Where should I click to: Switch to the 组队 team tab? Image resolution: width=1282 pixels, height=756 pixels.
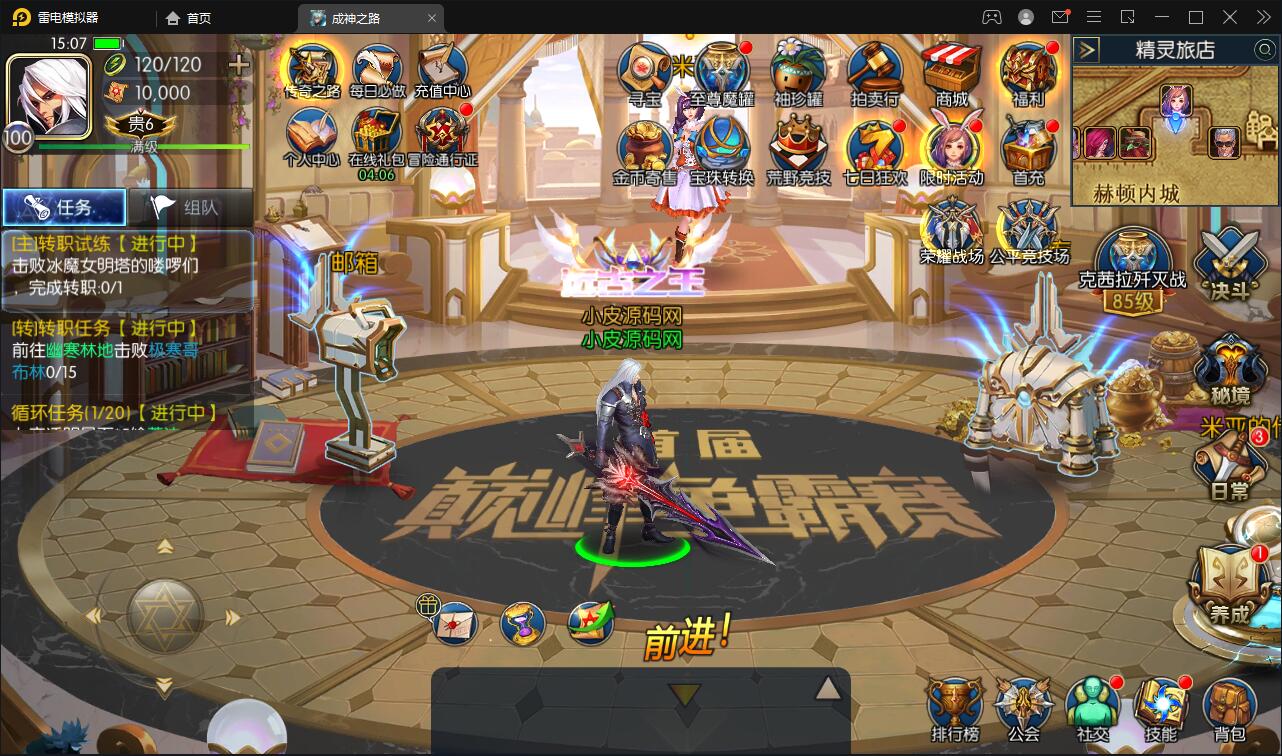tap(191, 207)
